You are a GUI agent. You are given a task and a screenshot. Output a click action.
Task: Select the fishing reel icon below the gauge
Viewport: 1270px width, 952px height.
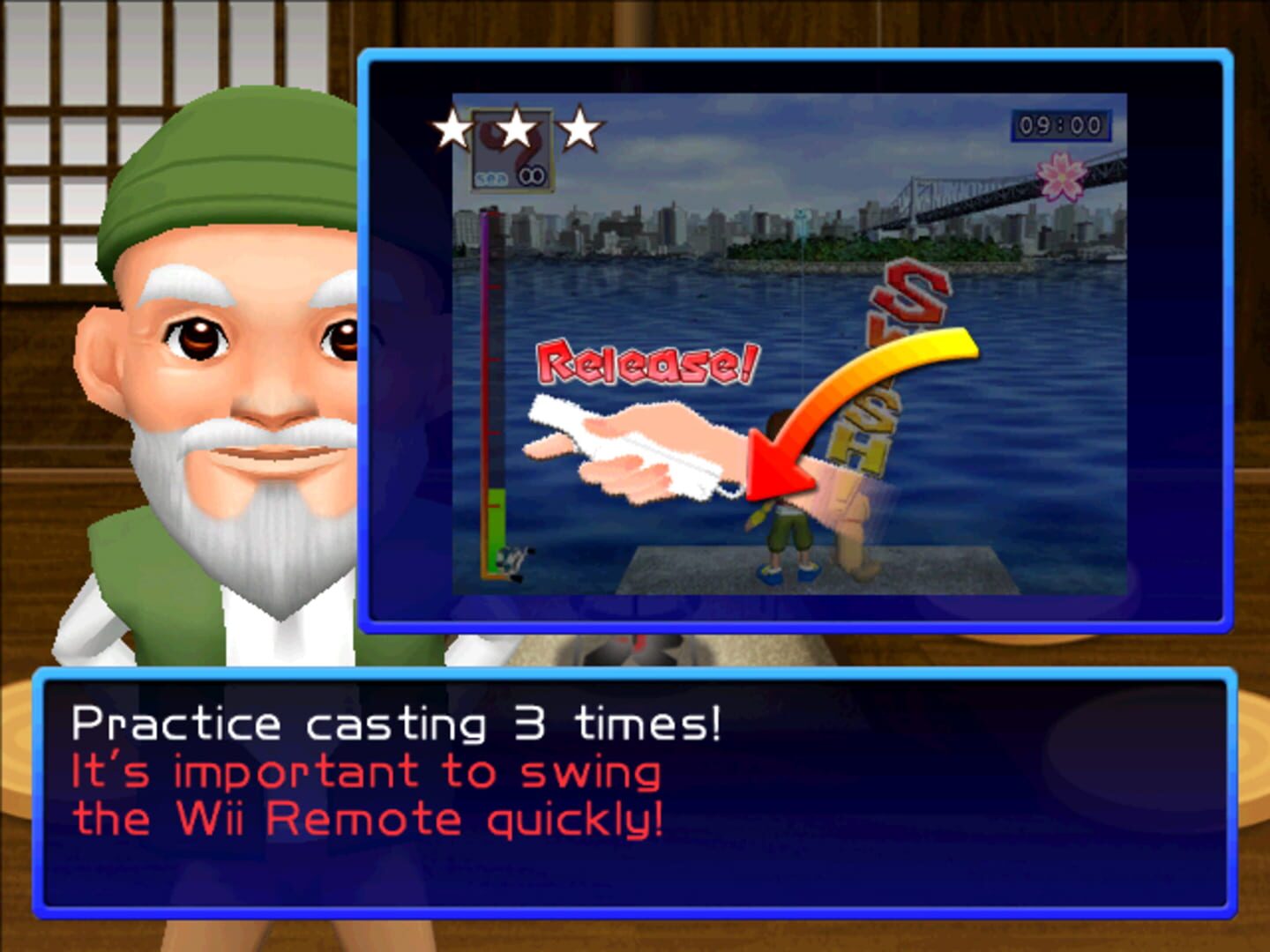click(514, 562)
